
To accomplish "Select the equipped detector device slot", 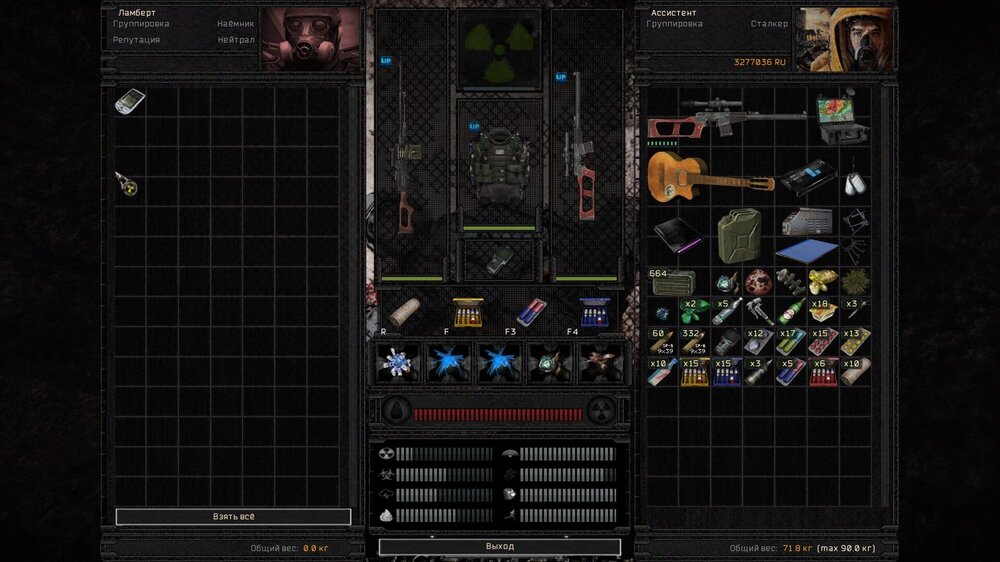I will tap(498, 260).
